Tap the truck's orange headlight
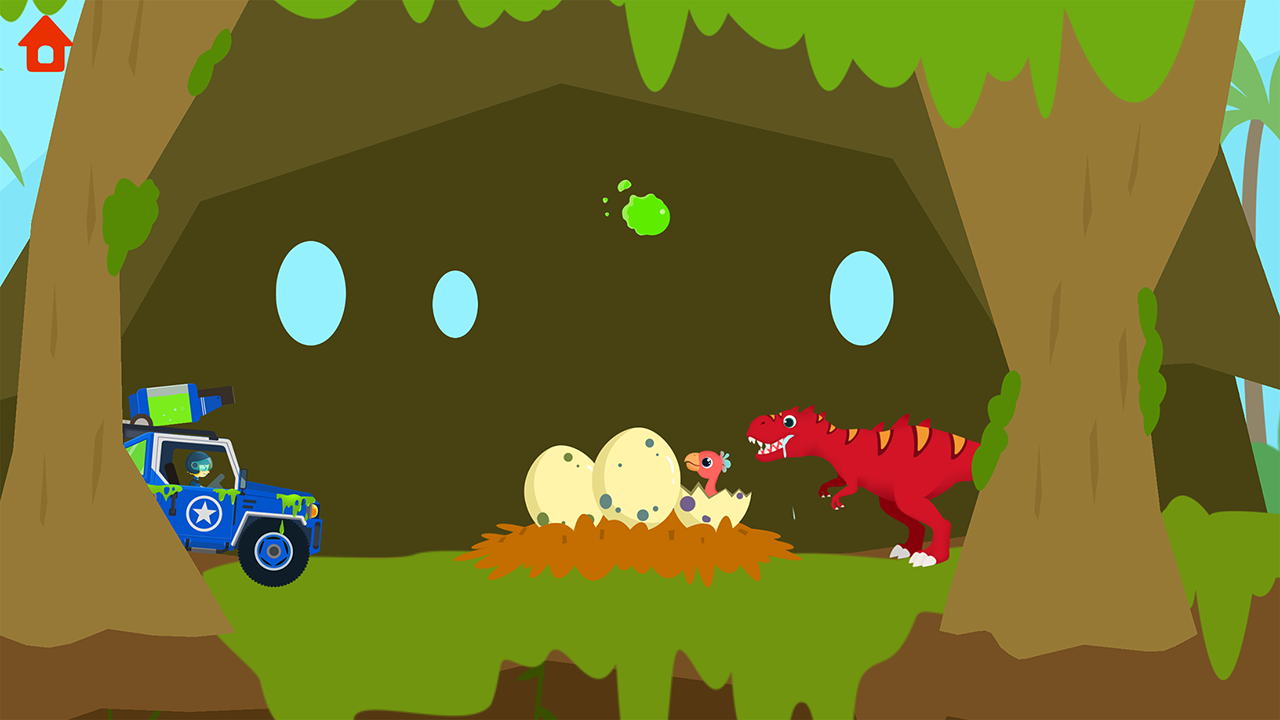The image size is (1280, 720). (x=316, y=513)
